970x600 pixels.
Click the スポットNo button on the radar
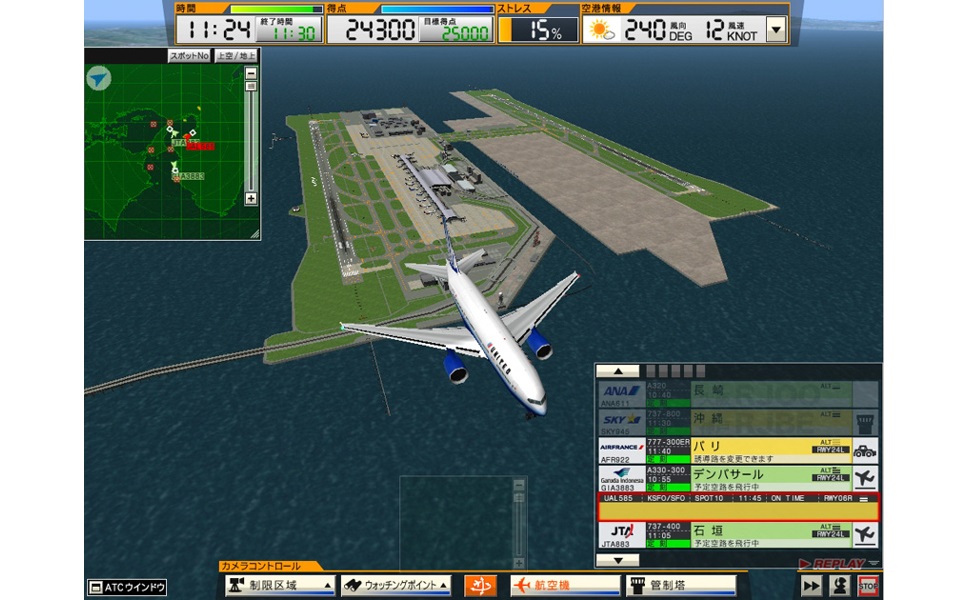(x=189, y=56)
